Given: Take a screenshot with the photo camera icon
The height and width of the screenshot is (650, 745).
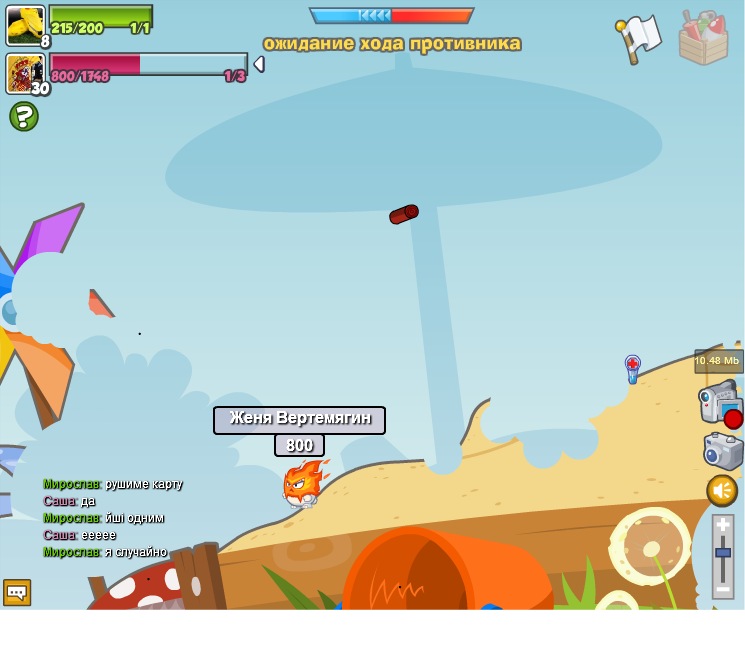Looking at the screenshot, I should pos(723,450).
